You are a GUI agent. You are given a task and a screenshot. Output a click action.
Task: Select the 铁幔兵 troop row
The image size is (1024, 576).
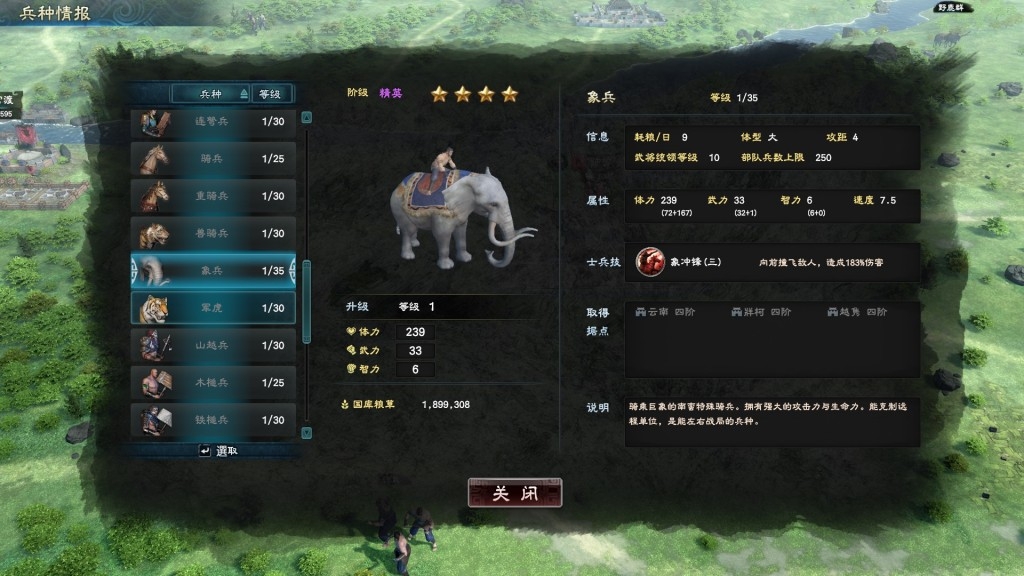[x=213, y=420]
